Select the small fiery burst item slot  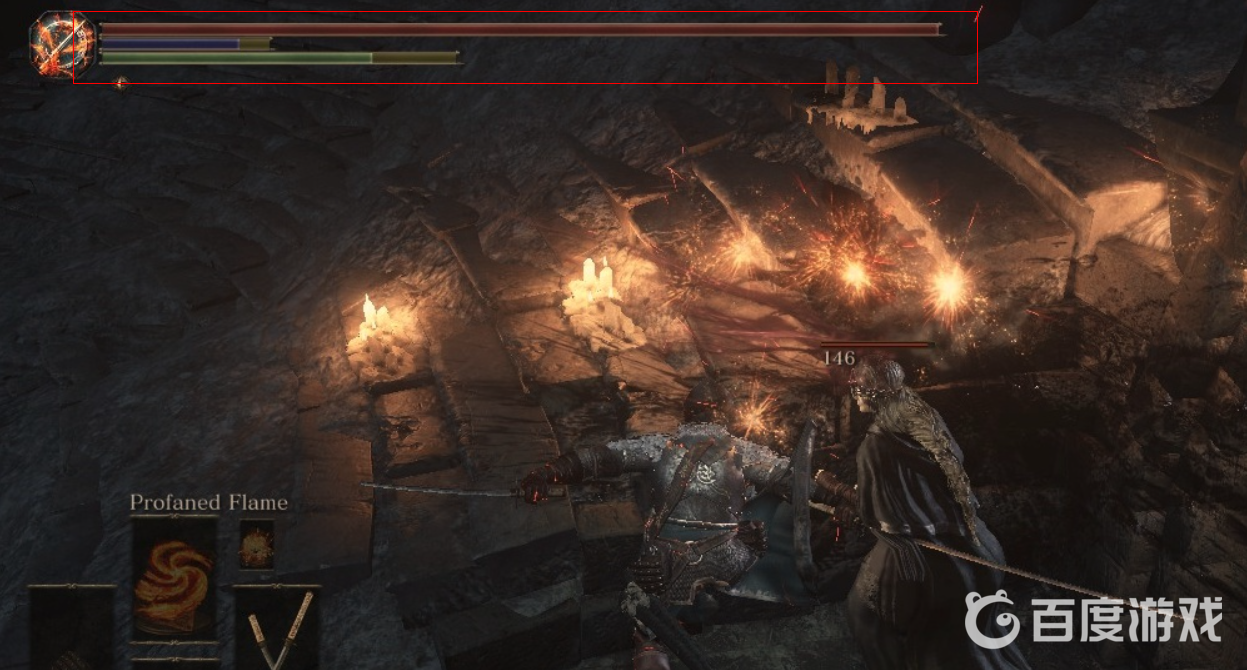tap(256, 545)
